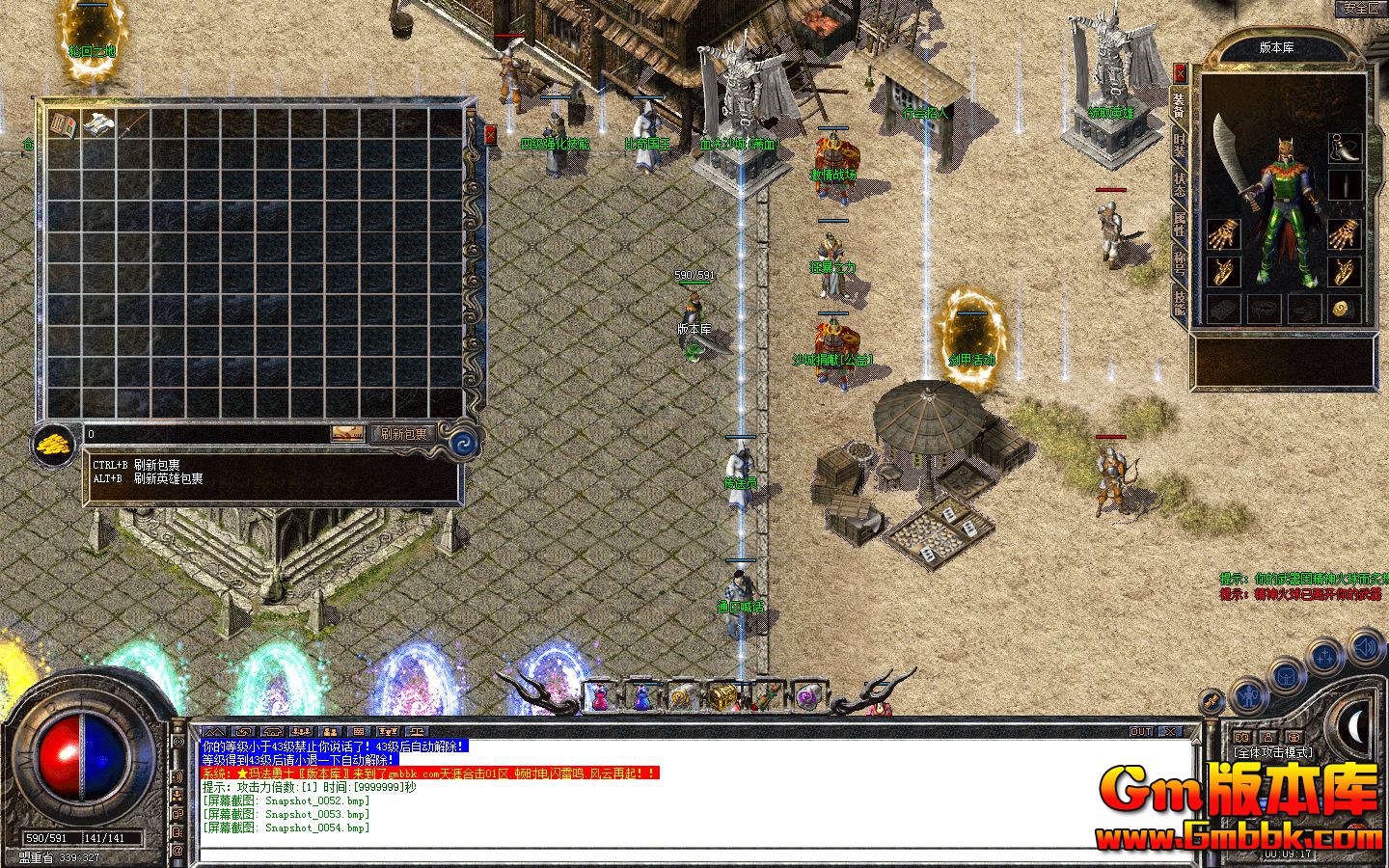Toggle 全体攻击模式 attack mode
The image size is (1389, 868).
(1273, 752)
